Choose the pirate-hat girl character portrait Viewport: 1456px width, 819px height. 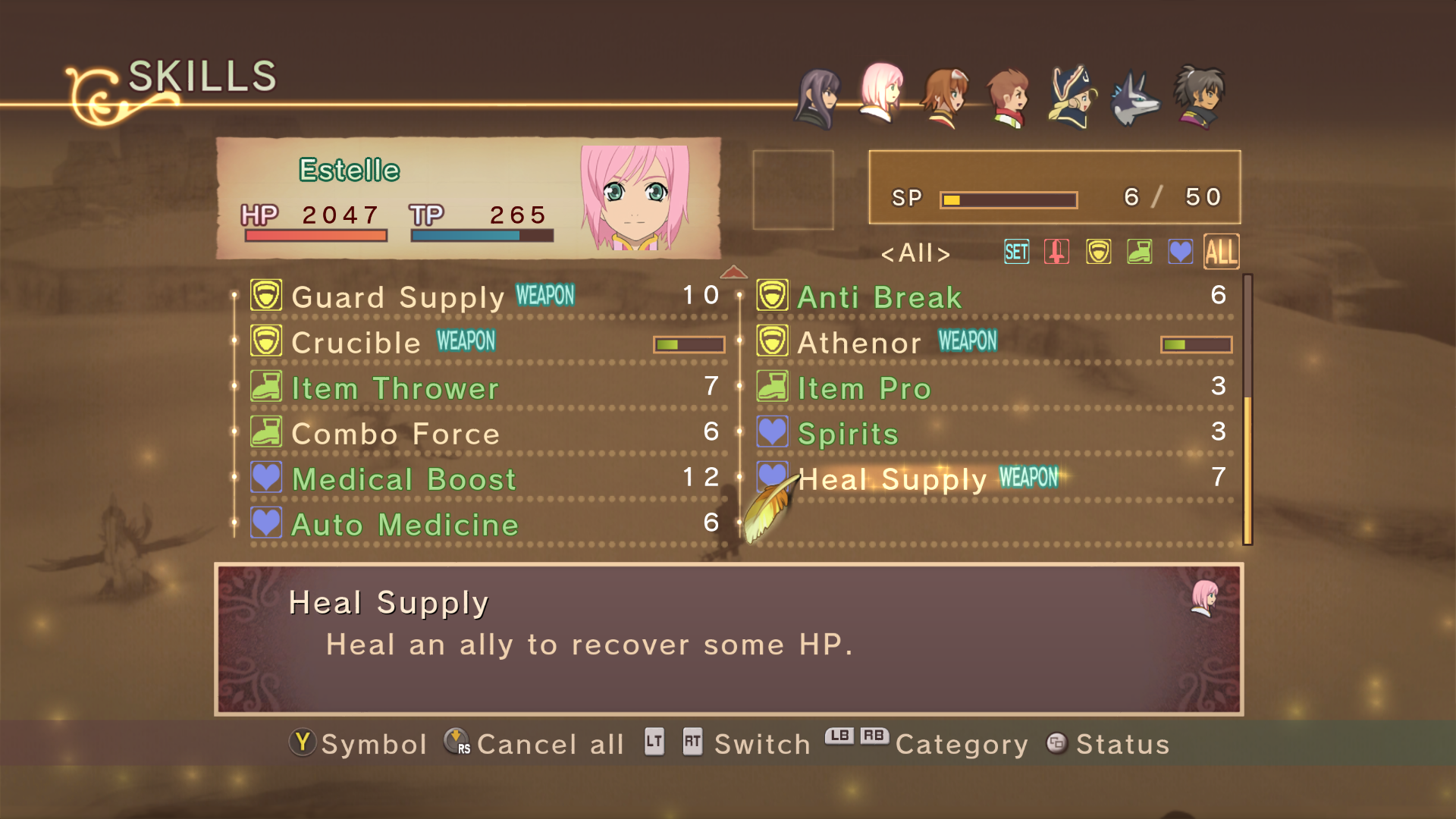click(x=1071, y=97)
